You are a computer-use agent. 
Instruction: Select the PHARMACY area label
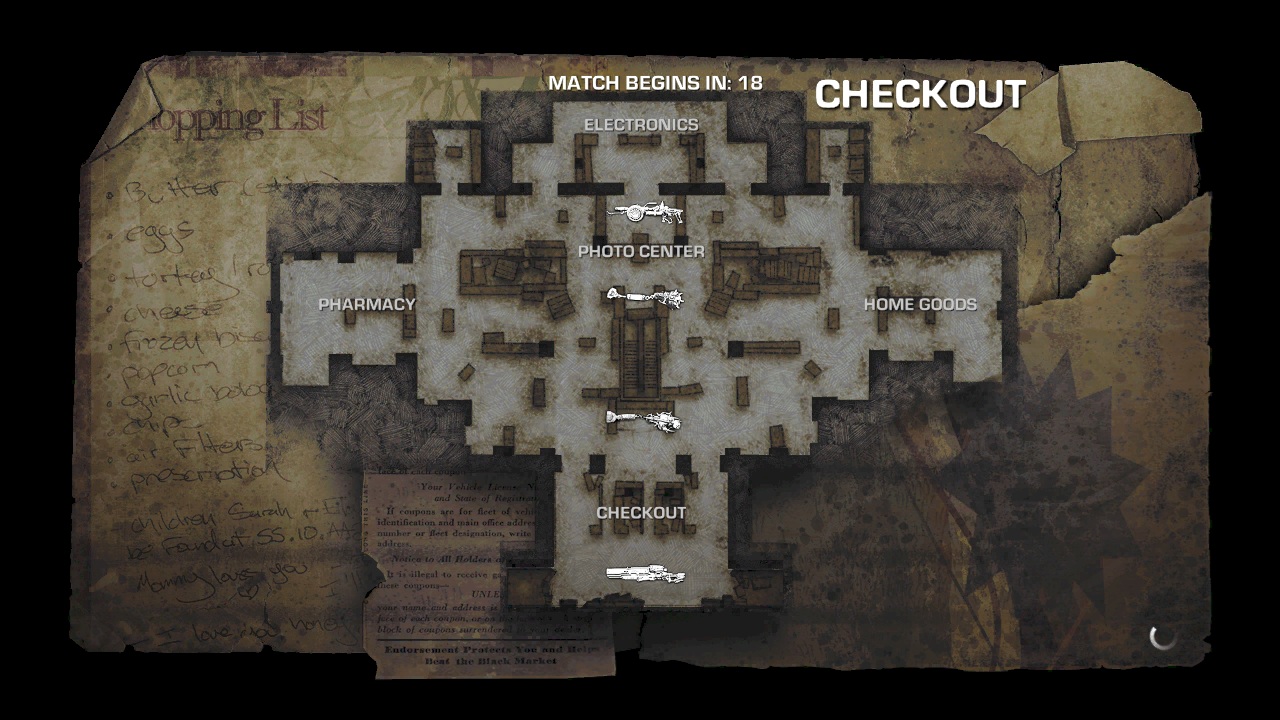tap(366, 305)
